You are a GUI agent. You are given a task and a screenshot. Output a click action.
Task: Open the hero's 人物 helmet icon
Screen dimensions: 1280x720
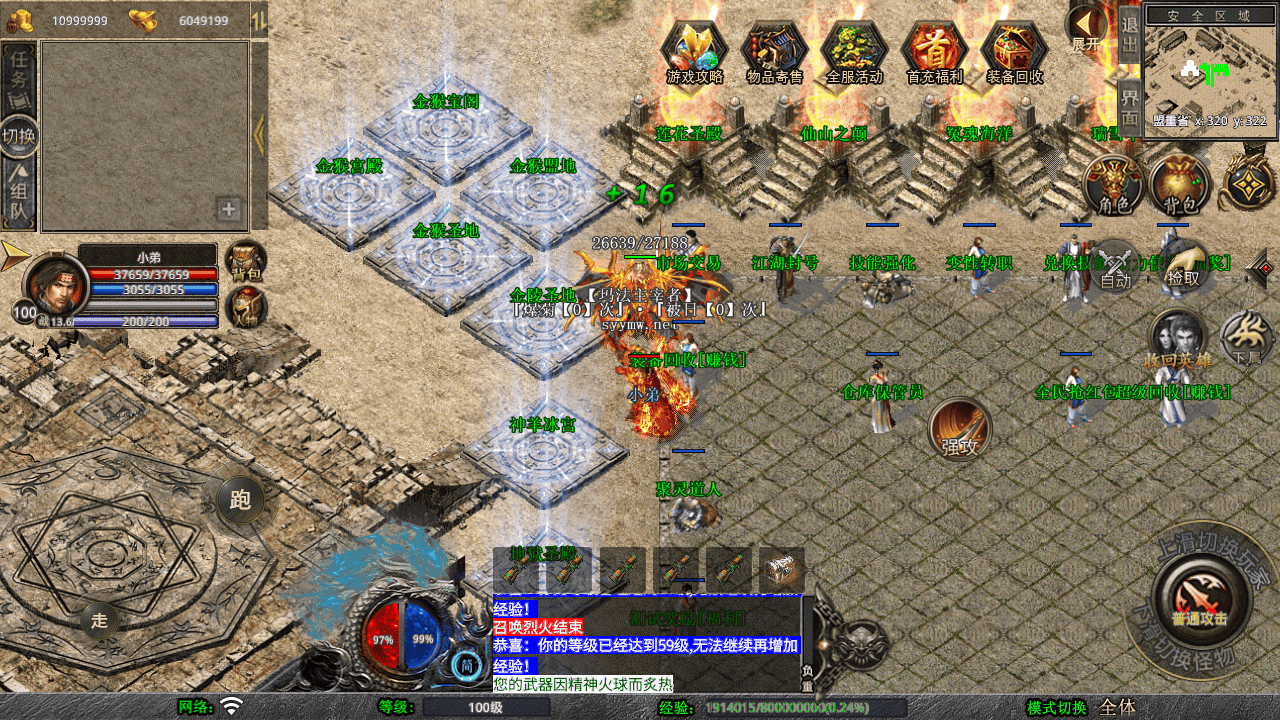pyautogui.click(x=245, y=307)
